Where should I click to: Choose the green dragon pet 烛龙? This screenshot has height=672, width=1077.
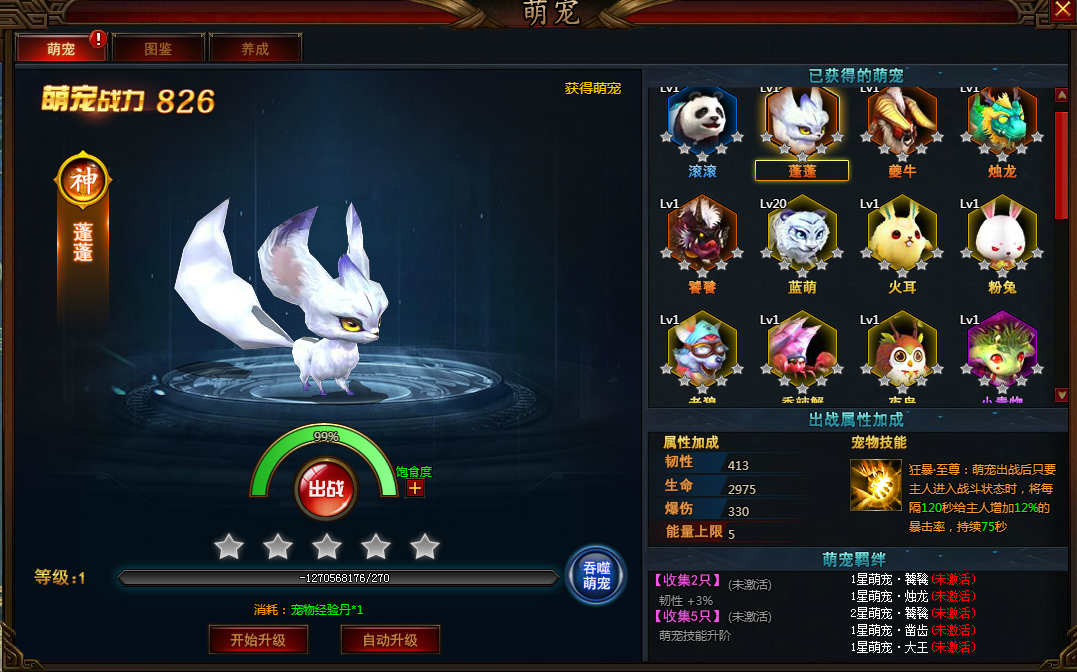tap(1002, 122)
